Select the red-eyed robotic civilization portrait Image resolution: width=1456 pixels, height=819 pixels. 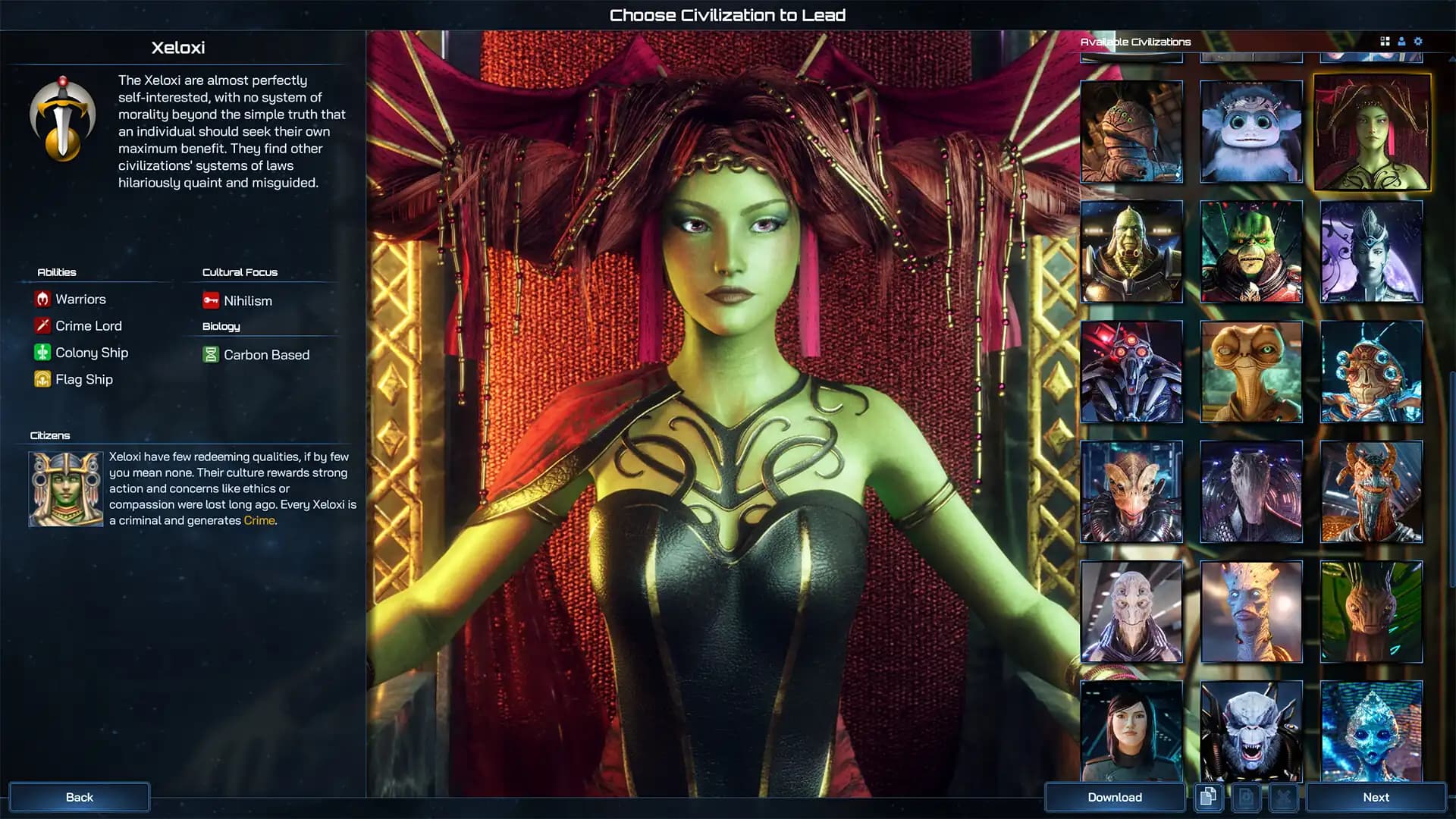pyautogui.click(x=1131, y=372)
